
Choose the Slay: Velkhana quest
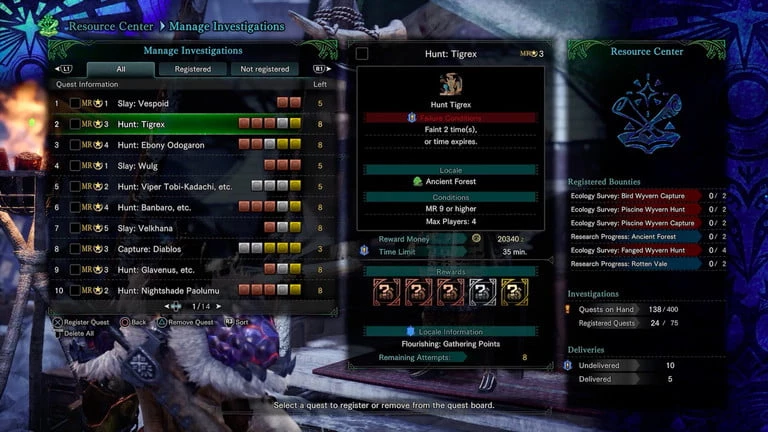[x=180, y=228]
